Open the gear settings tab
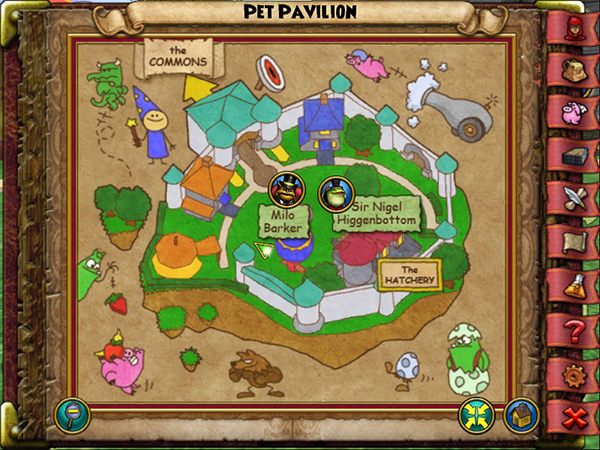This screenshot has width=600, height=450. point(575,374)
